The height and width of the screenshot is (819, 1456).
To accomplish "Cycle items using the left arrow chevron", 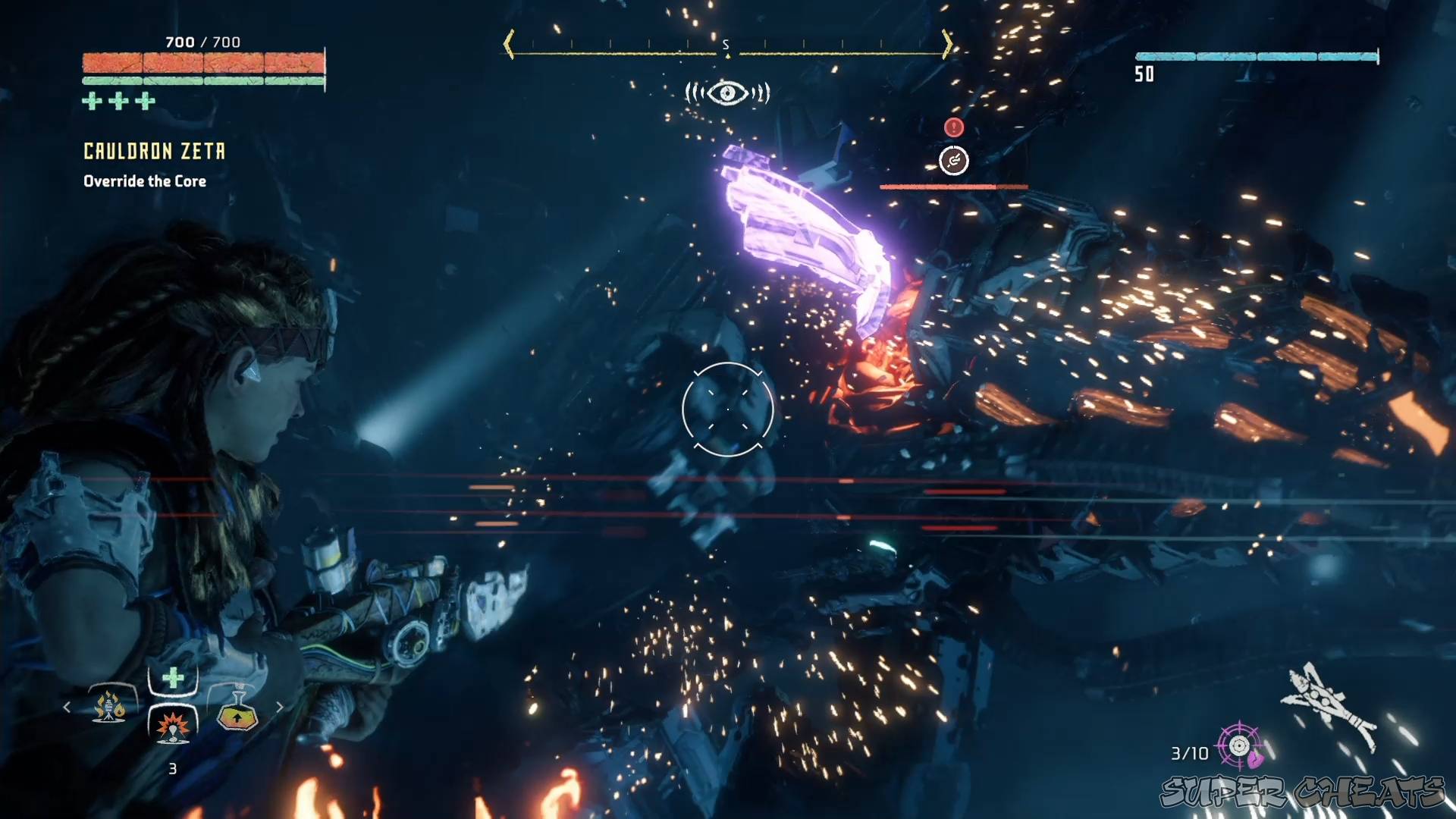I will pyautogui.click(x=67, y=707).
